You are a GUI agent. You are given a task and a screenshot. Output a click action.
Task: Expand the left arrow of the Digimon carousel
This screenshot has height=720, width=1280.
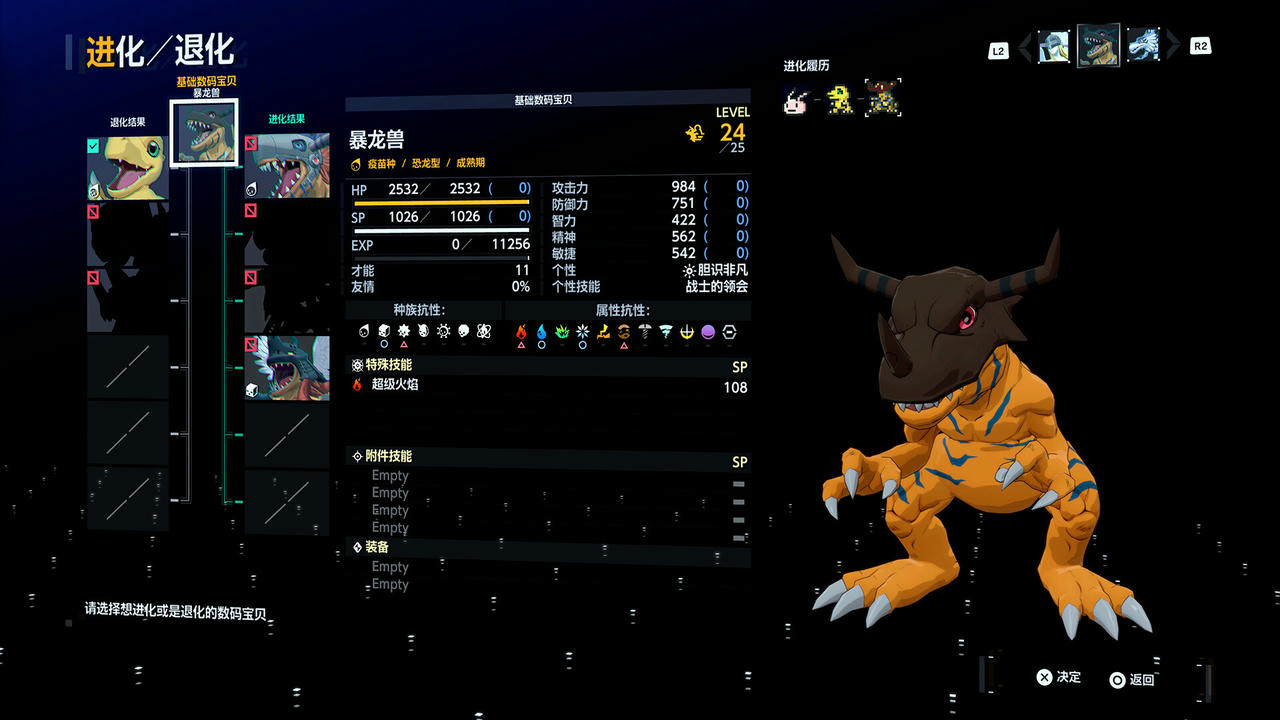(1023, 46)
